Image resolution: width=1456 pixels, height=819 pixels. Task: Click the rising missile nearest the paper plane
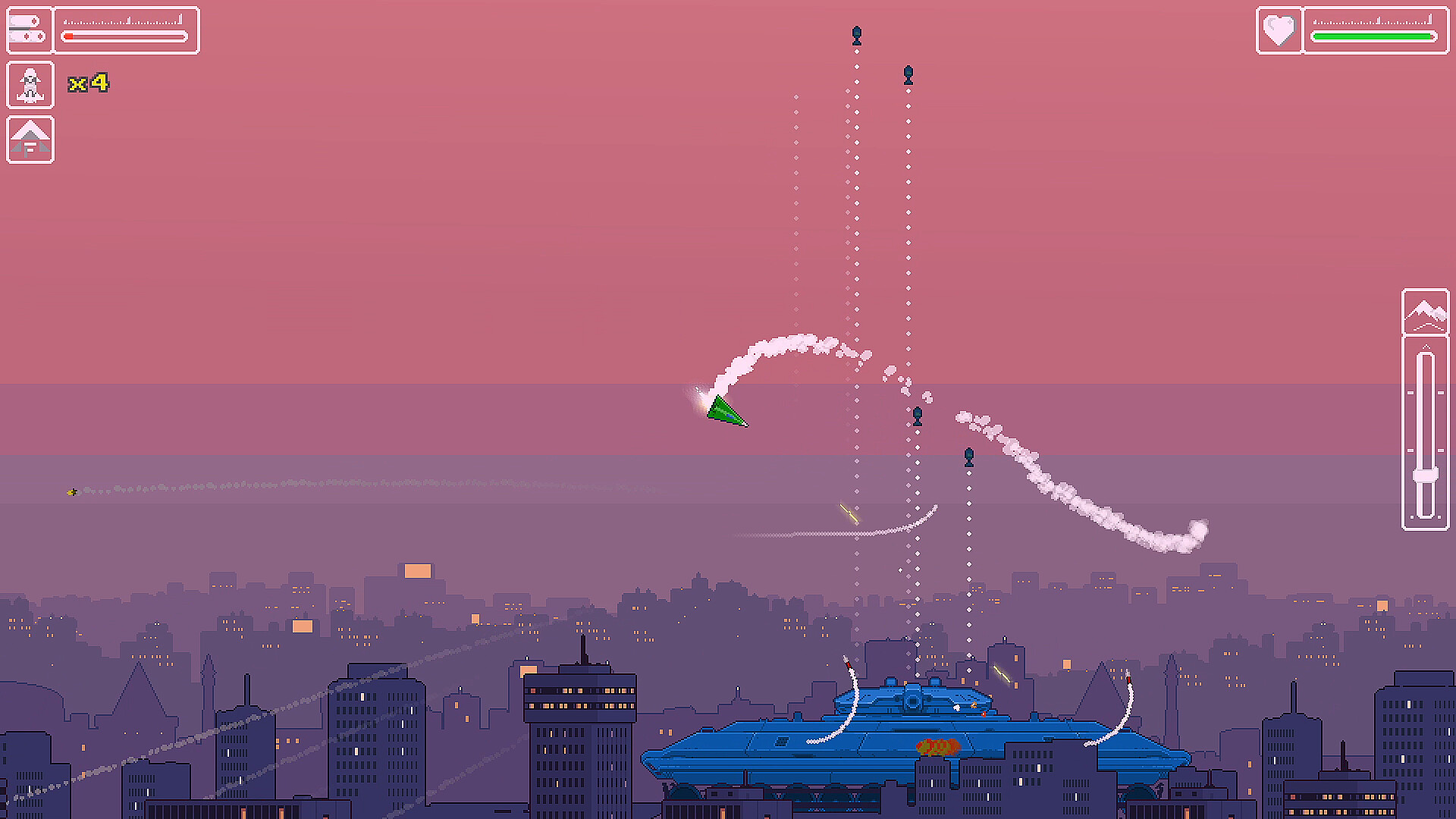pos(918,414)
